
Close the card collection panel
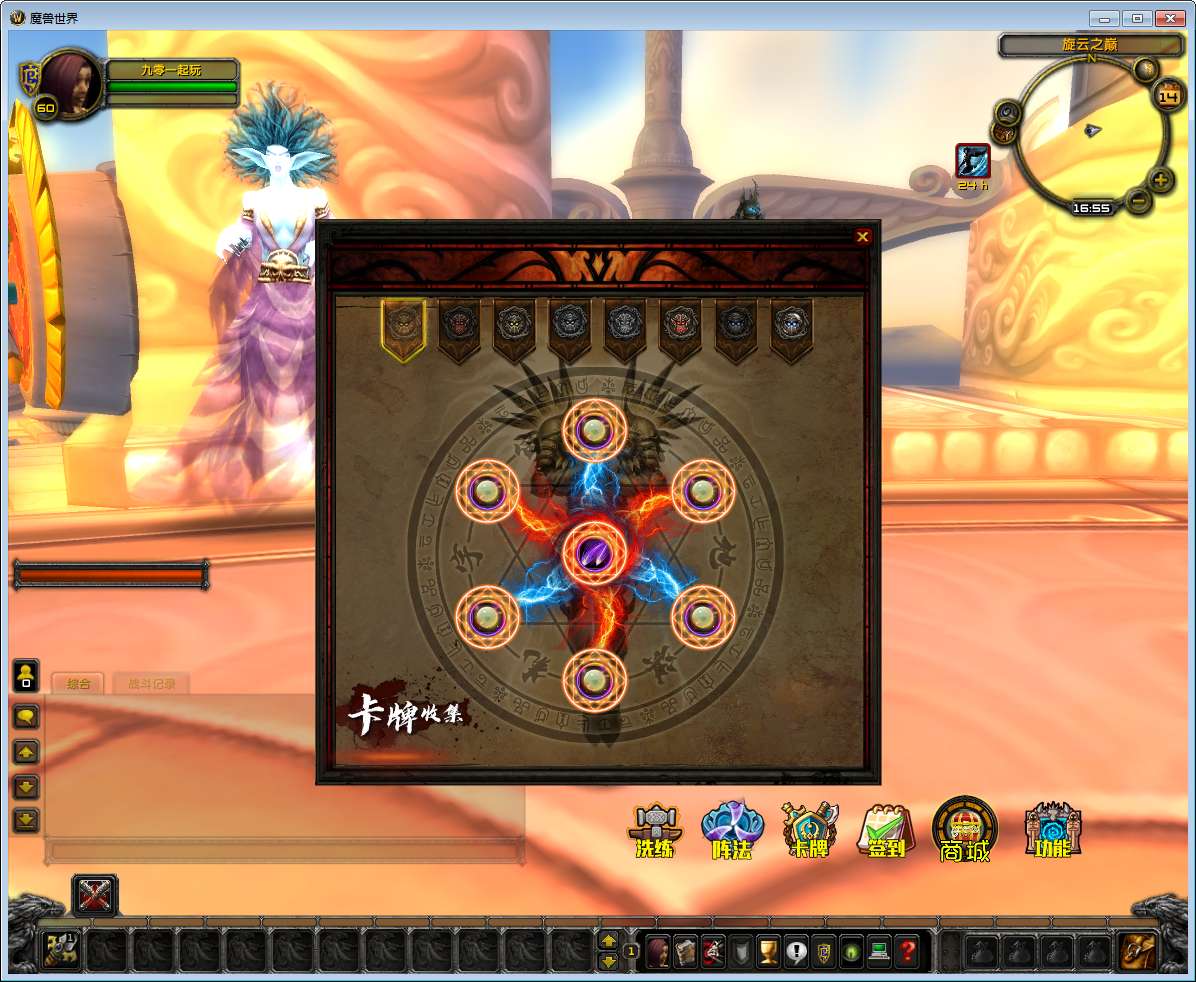[x=862, y=237]
